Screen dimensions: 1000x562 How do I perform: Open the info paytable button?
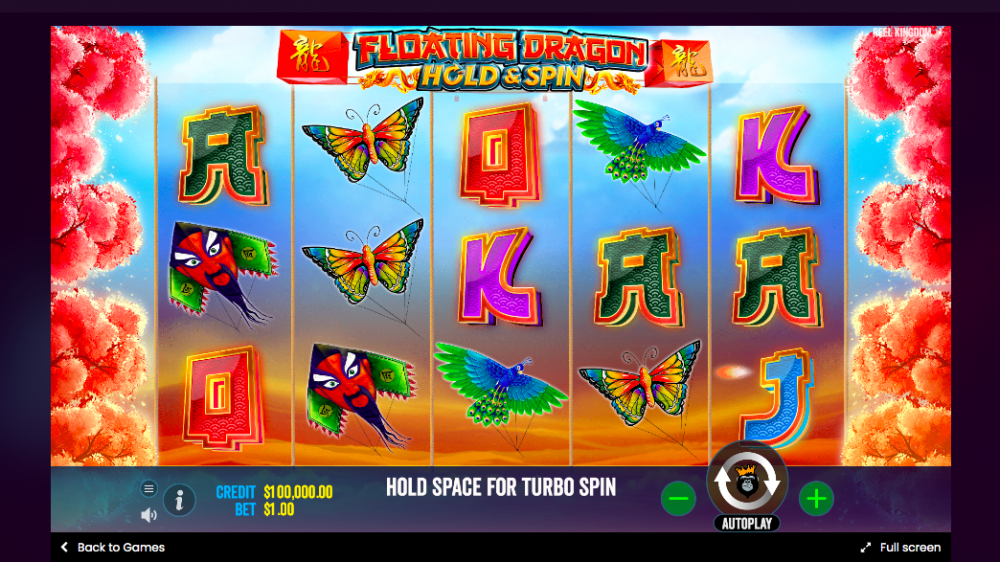coord(179,498)
